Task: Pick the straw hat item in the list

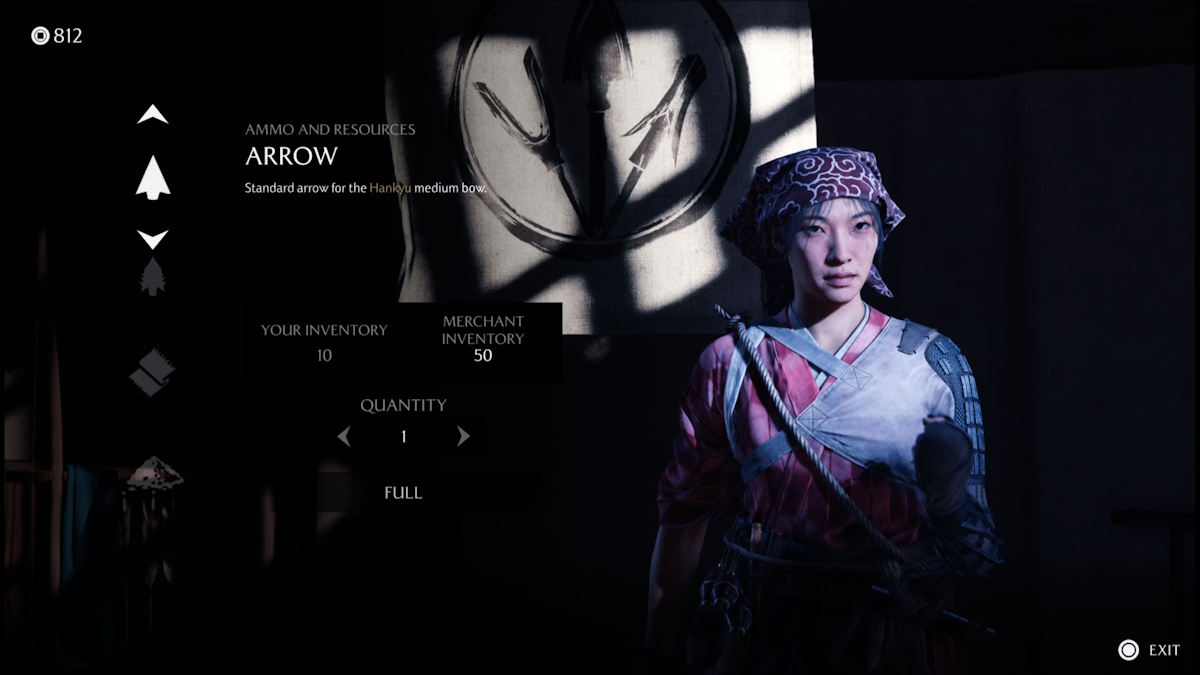Action: coord(153,472)
